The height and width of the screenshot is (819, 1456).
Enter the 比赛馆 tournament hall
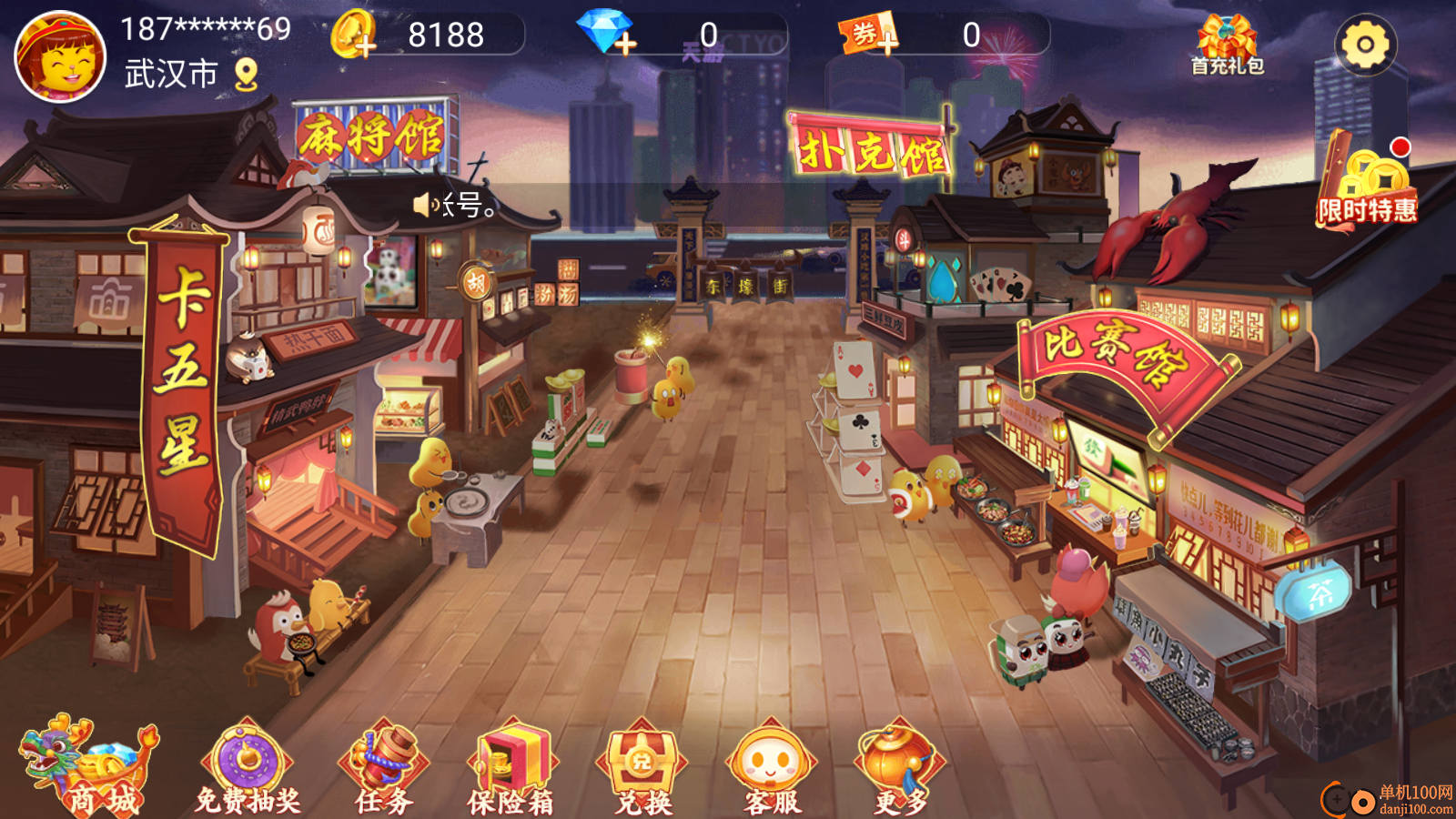(1117, 357)
